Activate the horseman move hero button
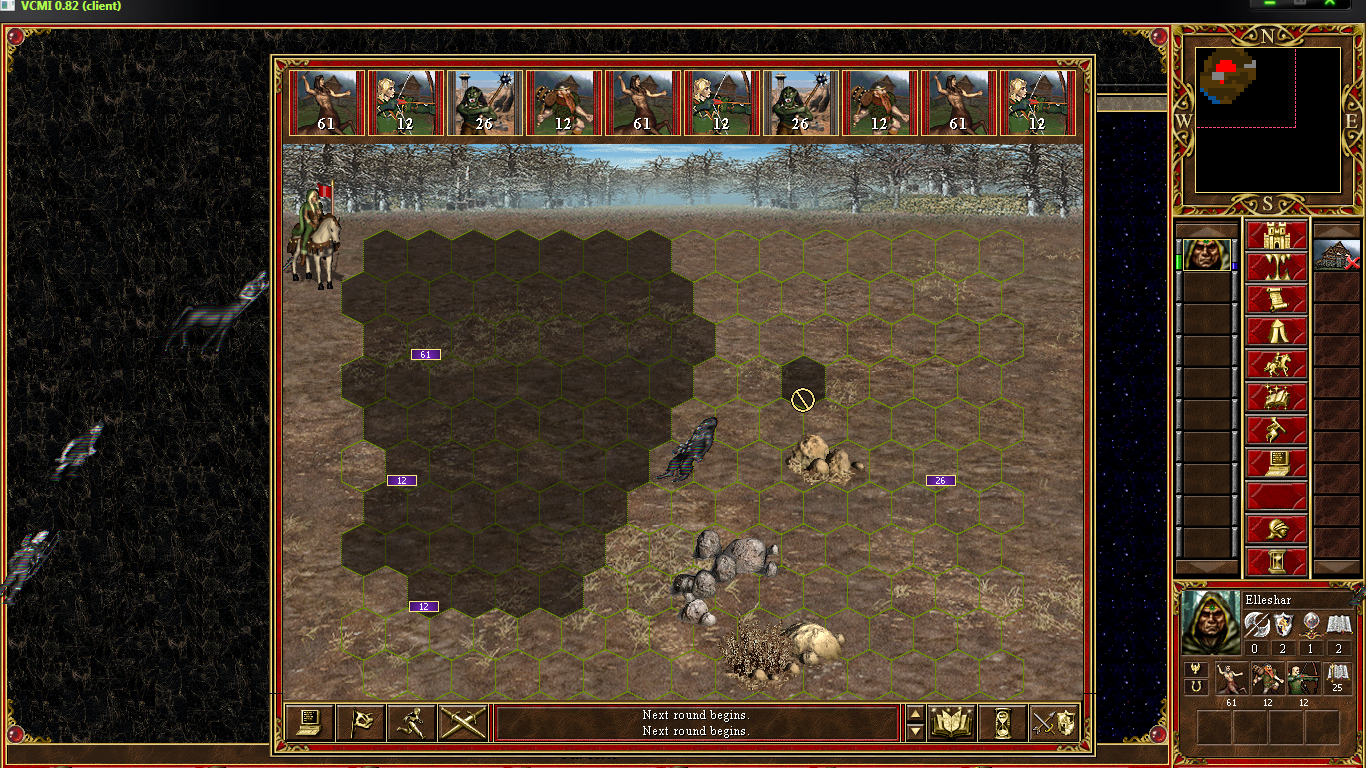 click(1276, 365)
